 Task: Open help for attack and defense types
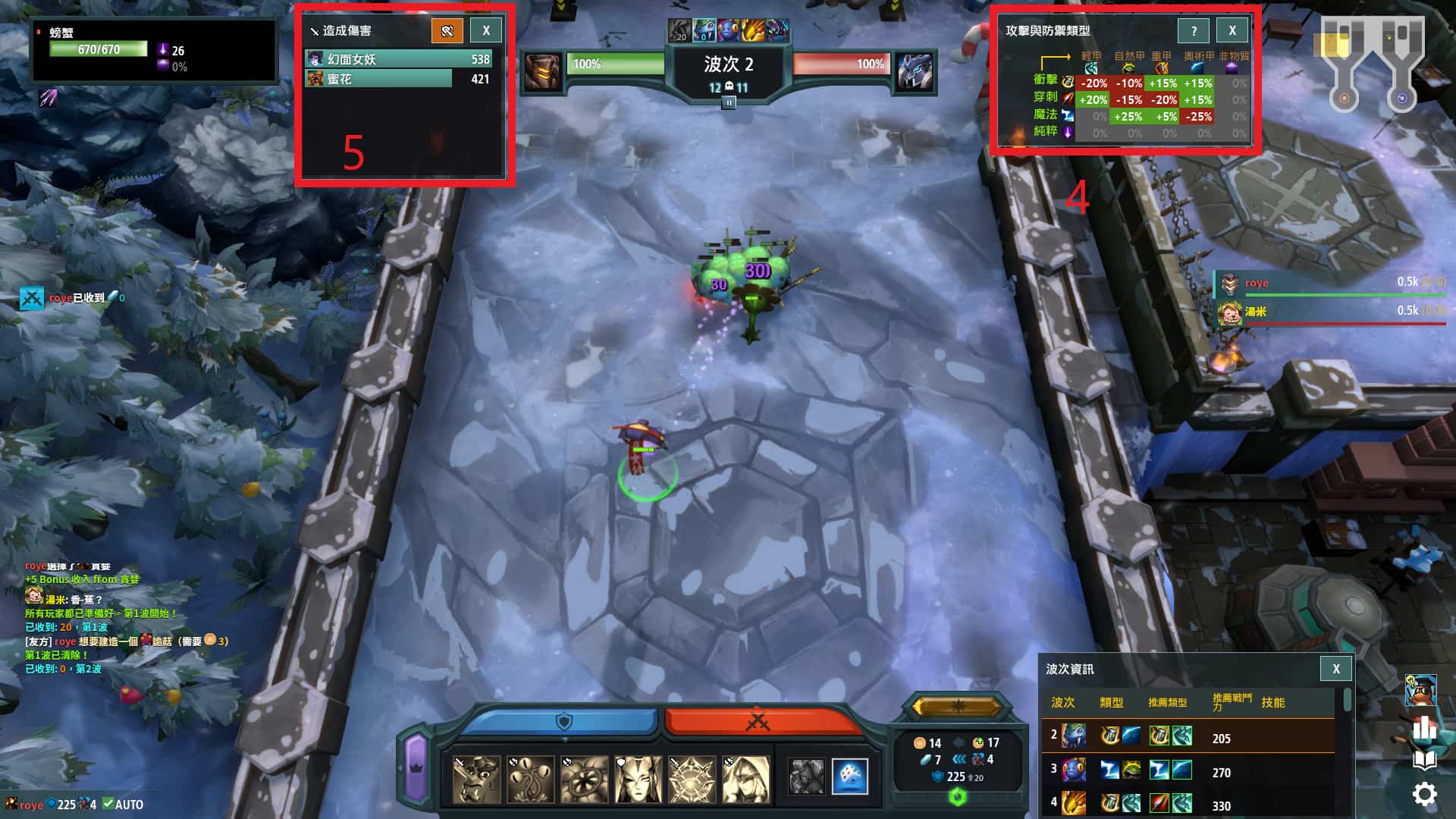[x=1194, y=31]
